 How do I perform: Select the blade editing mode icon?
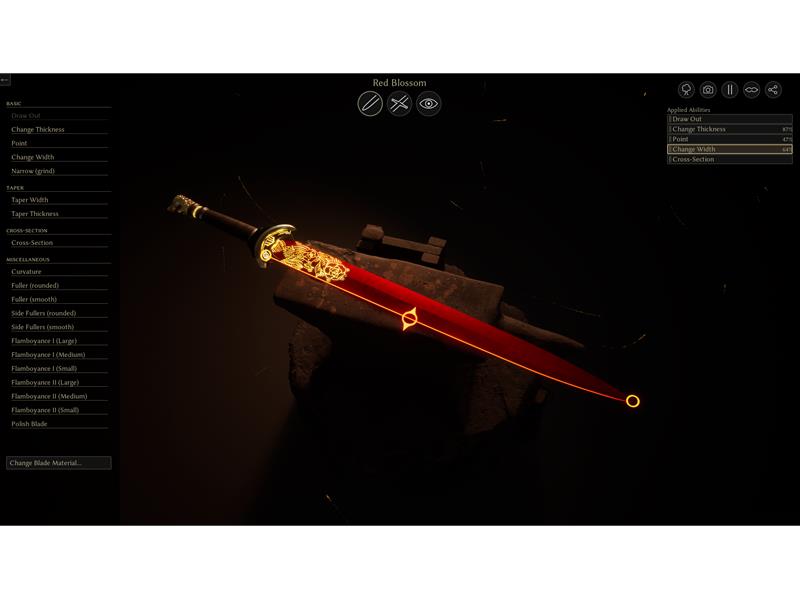pos(370,104)
